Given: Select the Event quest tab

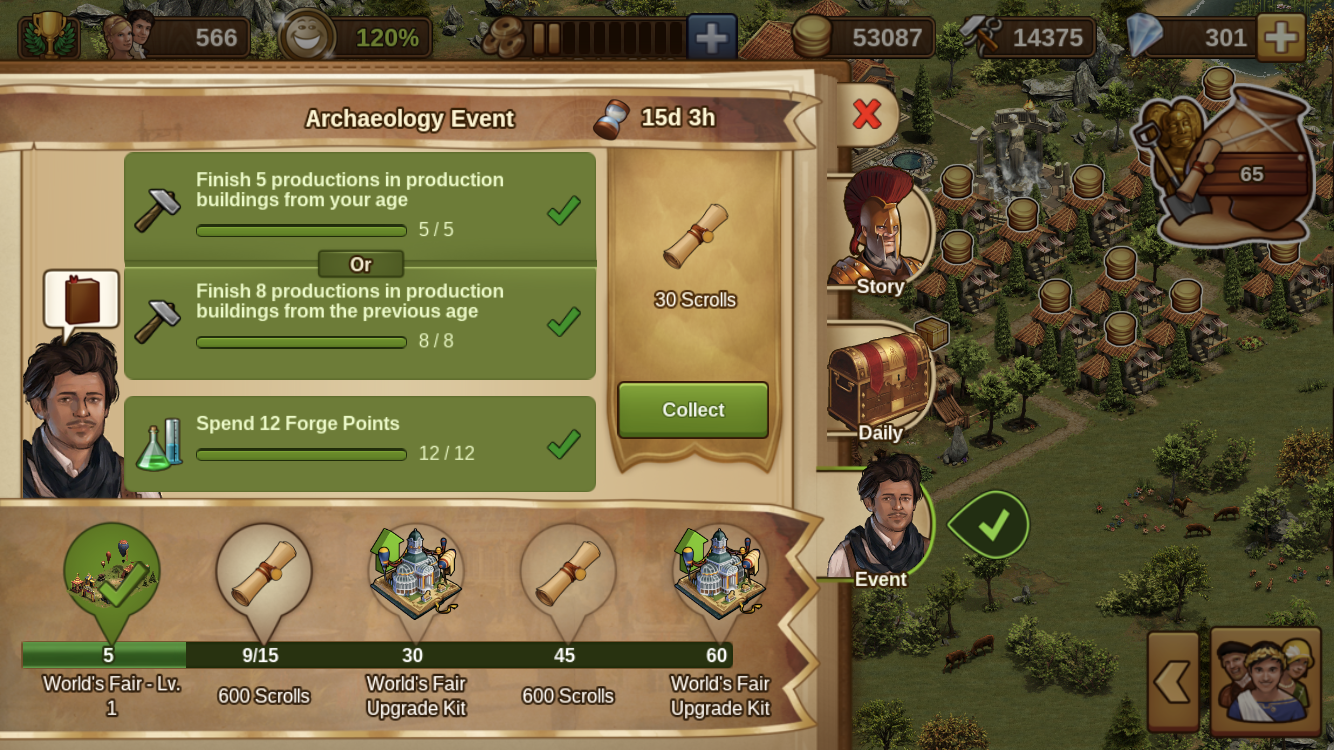Looking at the screenshot, I should (x=880, y=525).
